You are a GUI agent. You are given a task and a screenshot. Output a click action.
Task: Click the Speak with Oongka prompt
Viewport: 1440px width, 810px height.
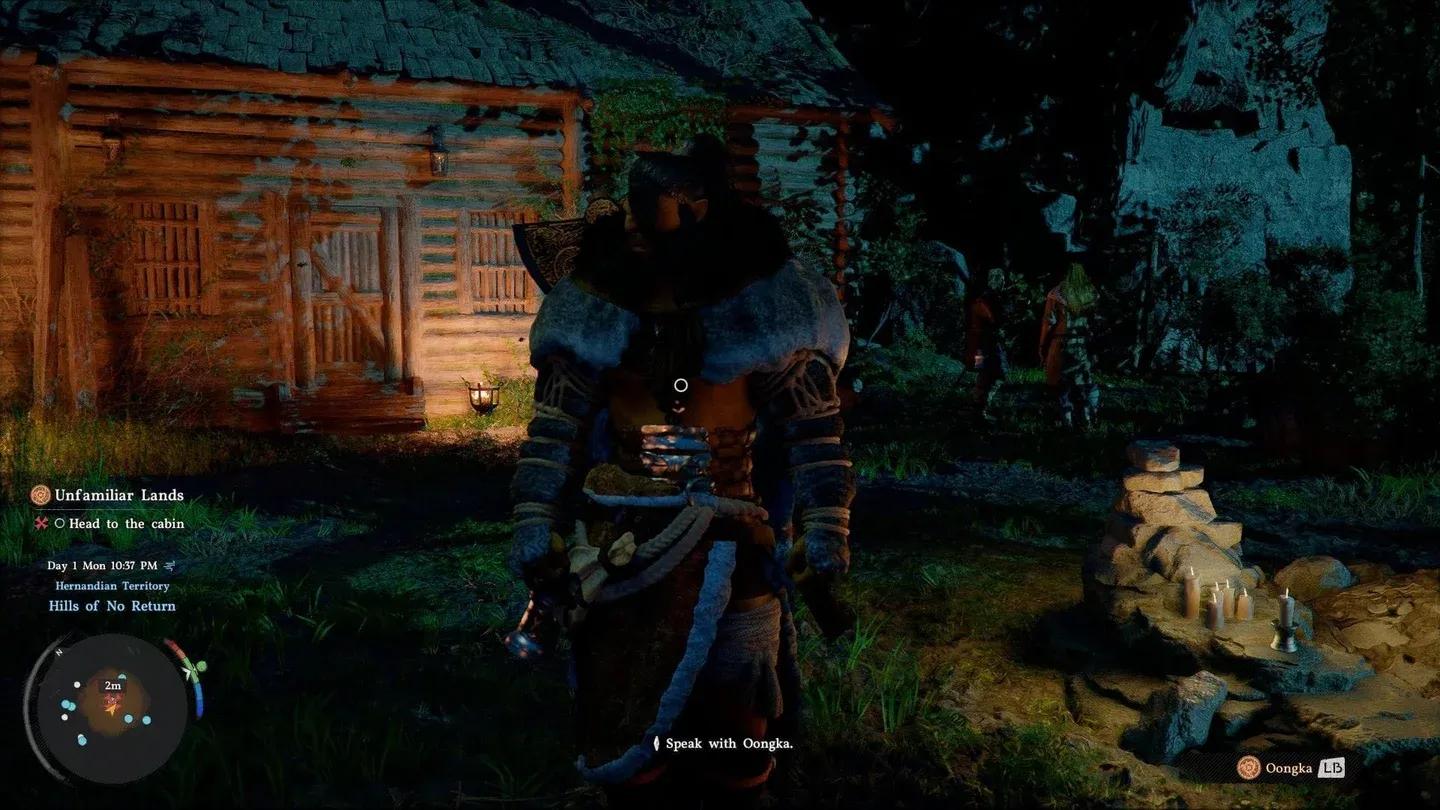click(728, 744)
